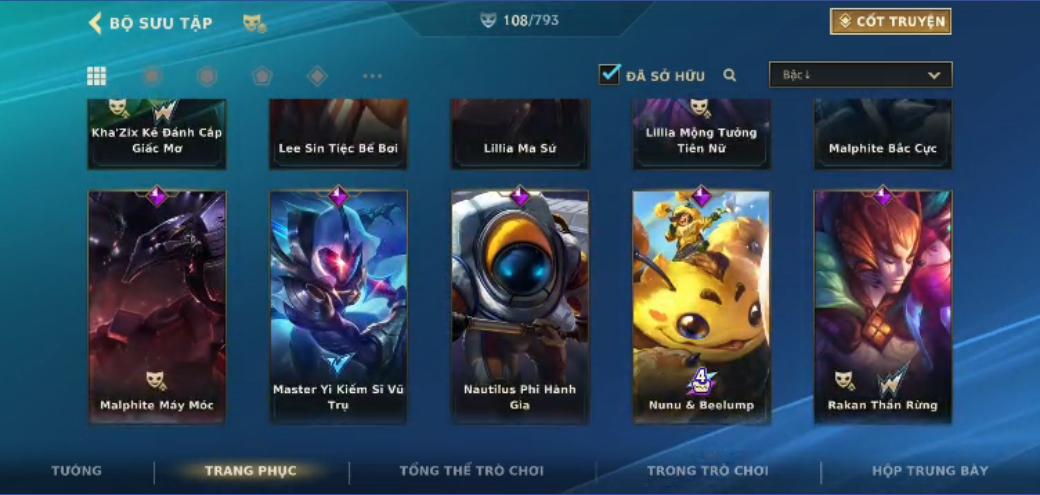Open the Lillia Ma Sứ skin card
The width and height of the screenshot is (1040, 495).
(520, 135)
